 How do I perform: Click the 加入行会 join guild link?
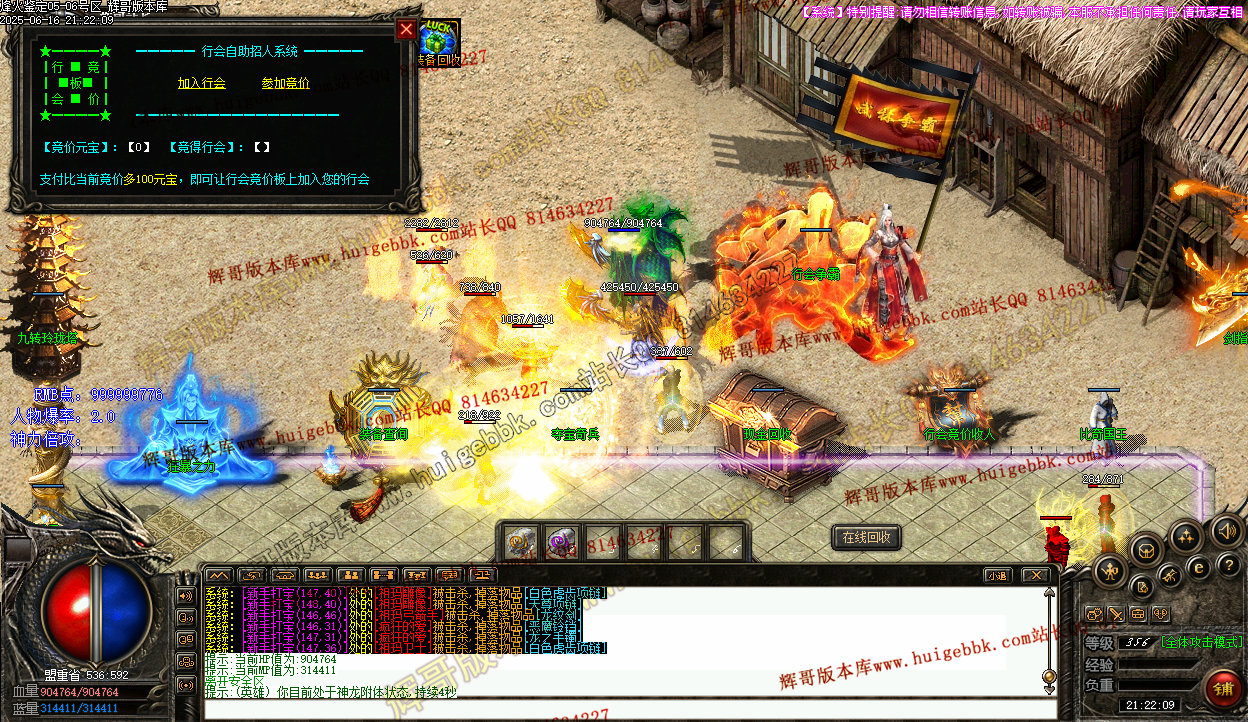[202, 84]
